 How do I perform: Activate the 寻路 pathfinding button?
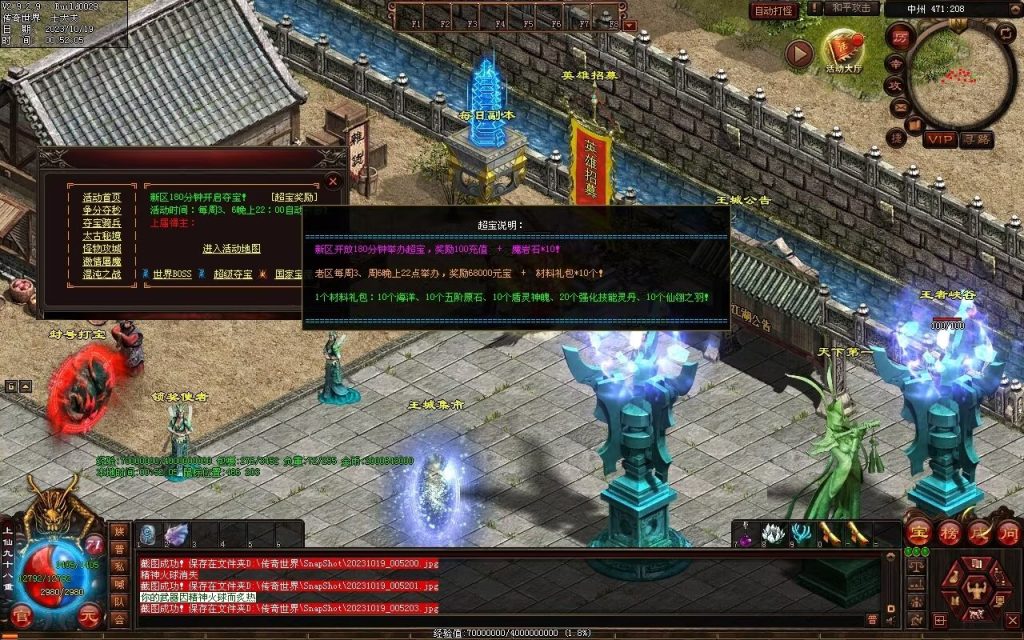pos(976,139)
